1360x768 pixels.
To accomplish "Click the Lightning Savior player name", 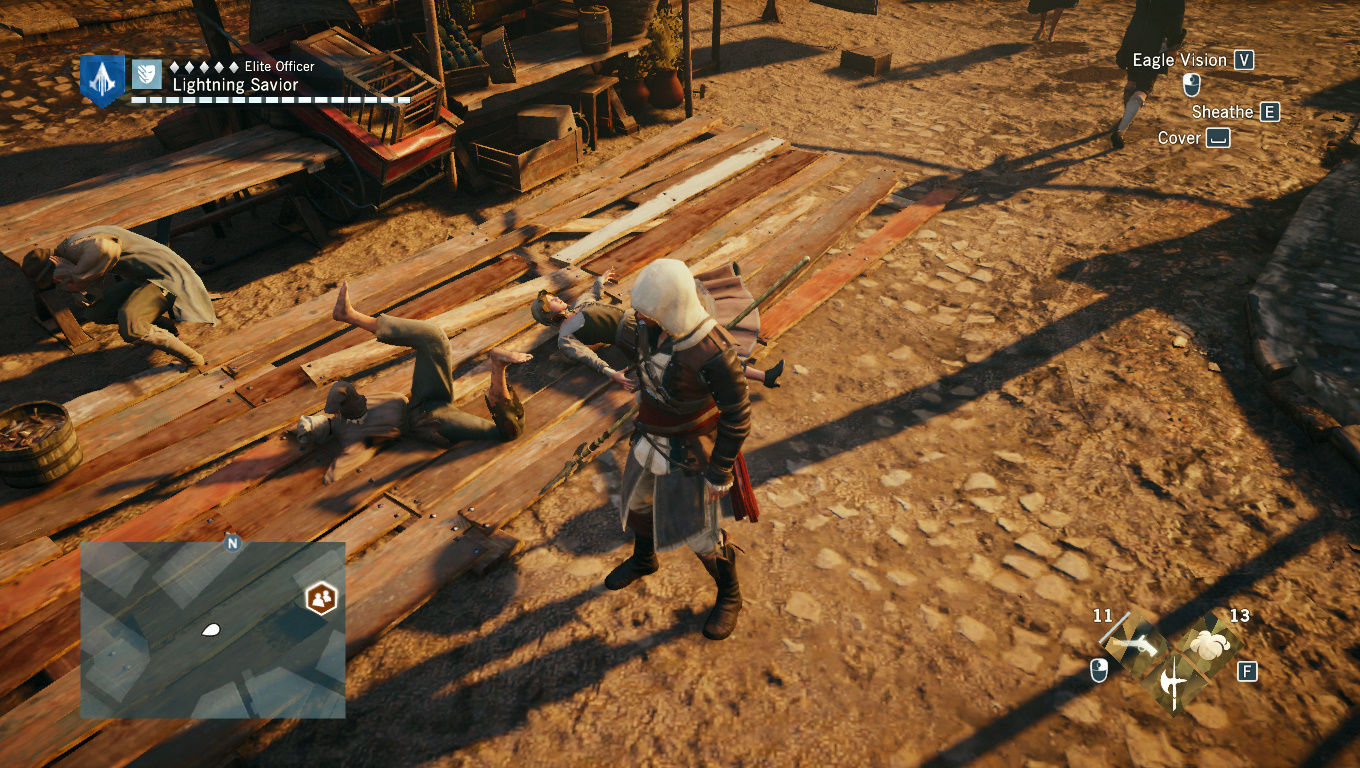I will [x=235, y=85].
